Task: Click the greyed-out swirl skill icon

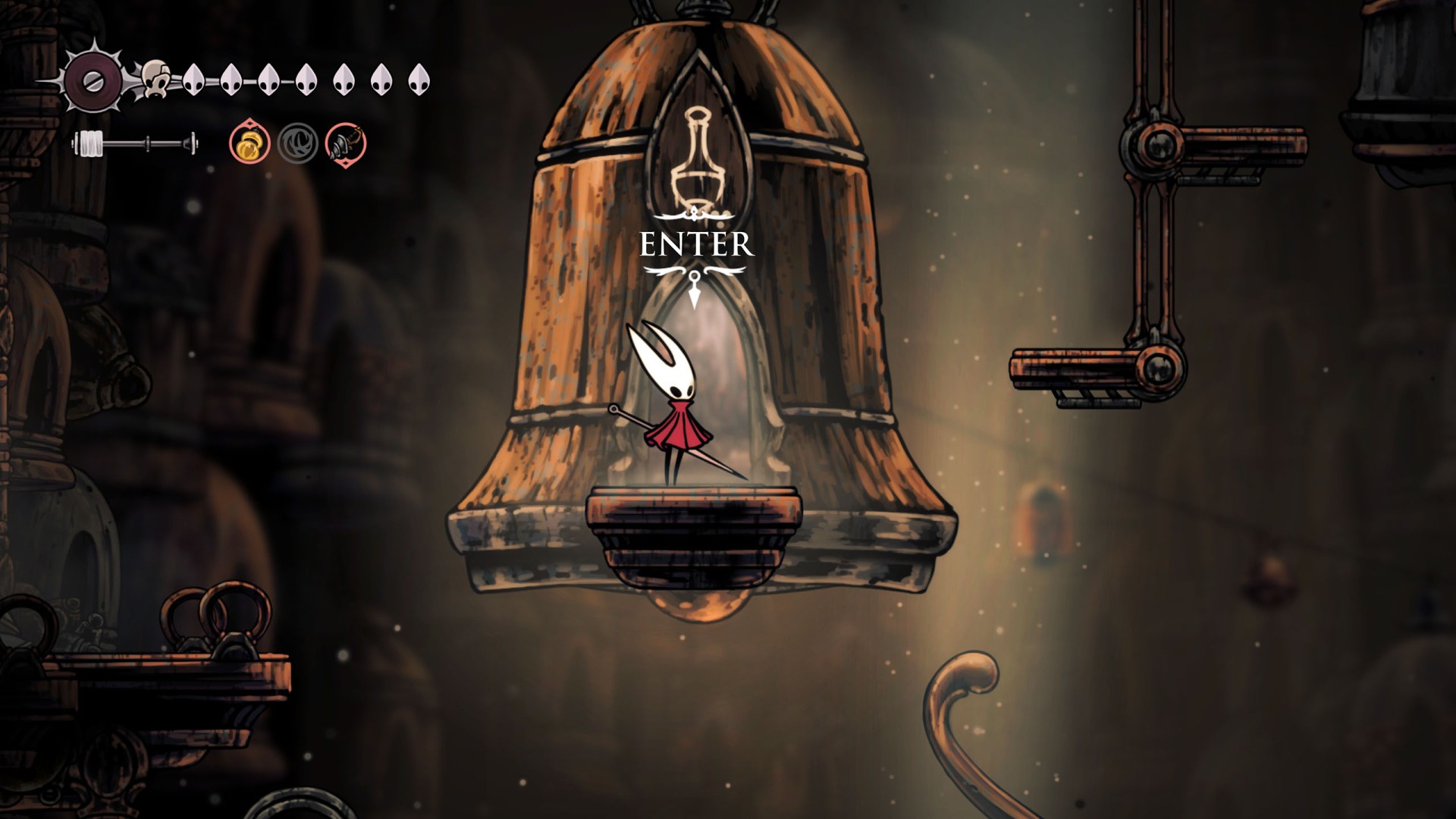Action: pyautogui.click(x=297, y=143)
